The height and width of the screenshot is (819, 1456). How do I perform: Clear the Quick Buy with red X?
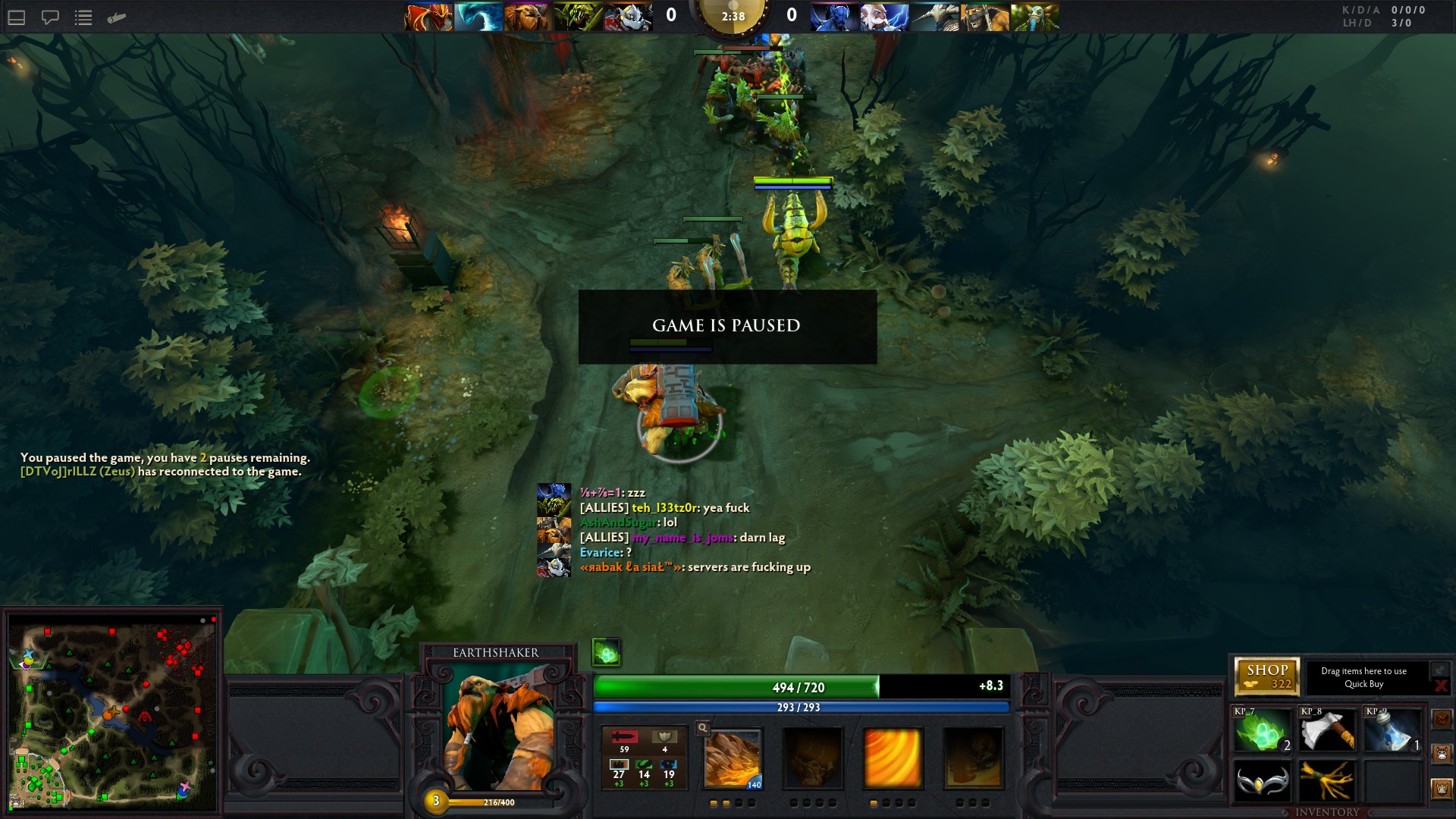click(1441, 686)
